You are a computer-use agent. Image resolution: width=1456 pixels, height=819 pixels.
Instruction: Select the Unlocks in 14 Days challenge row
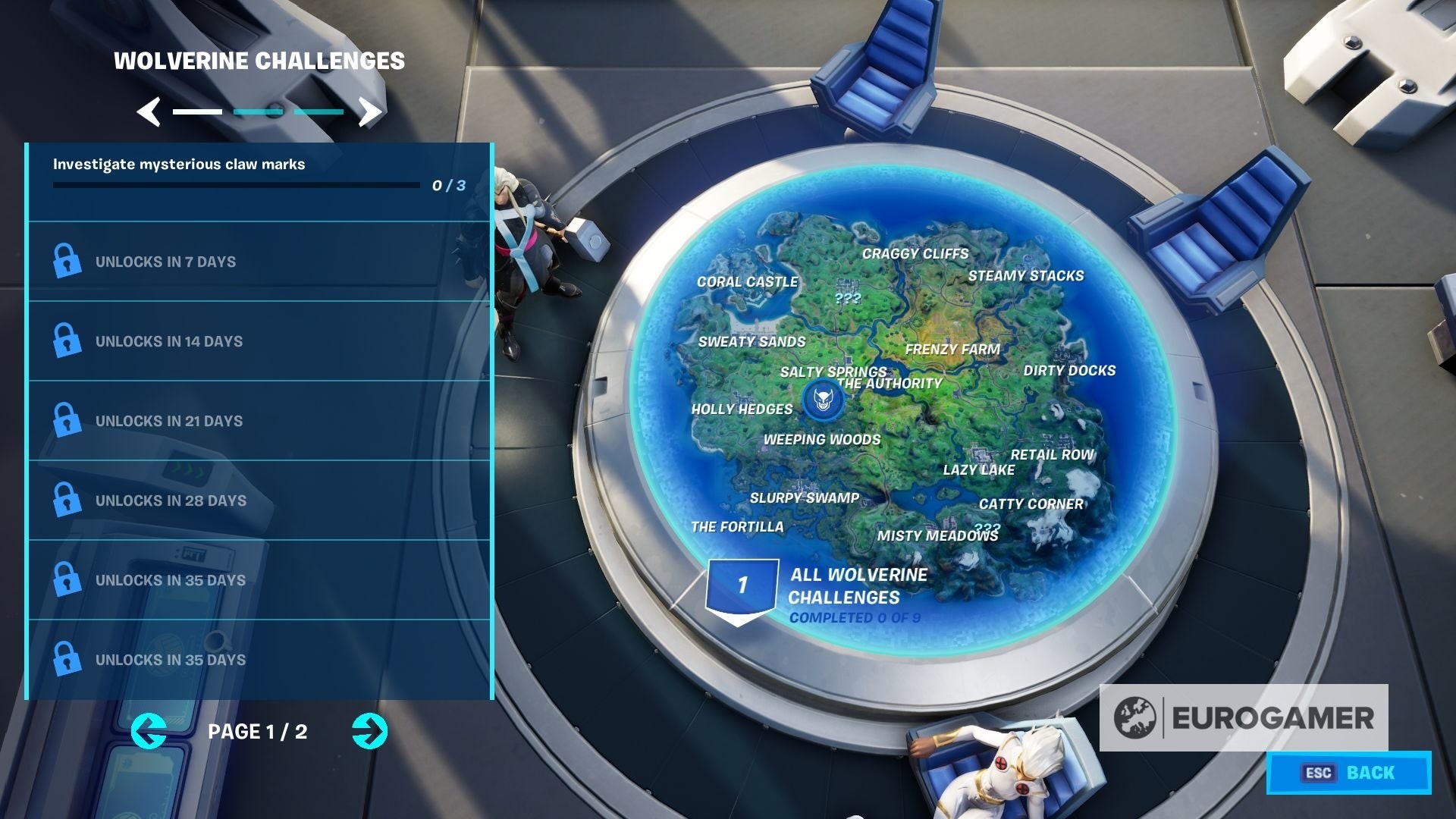259,341
